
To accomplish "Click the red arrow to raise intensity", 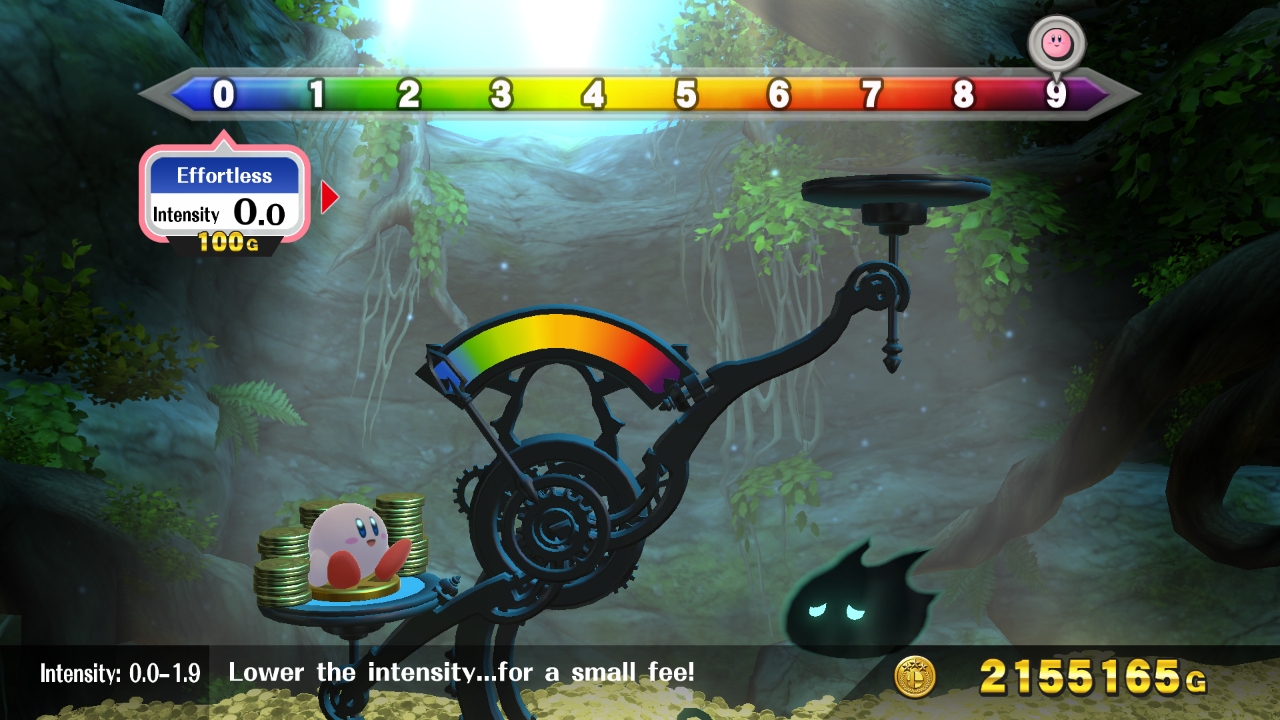I will pos(329,198).
